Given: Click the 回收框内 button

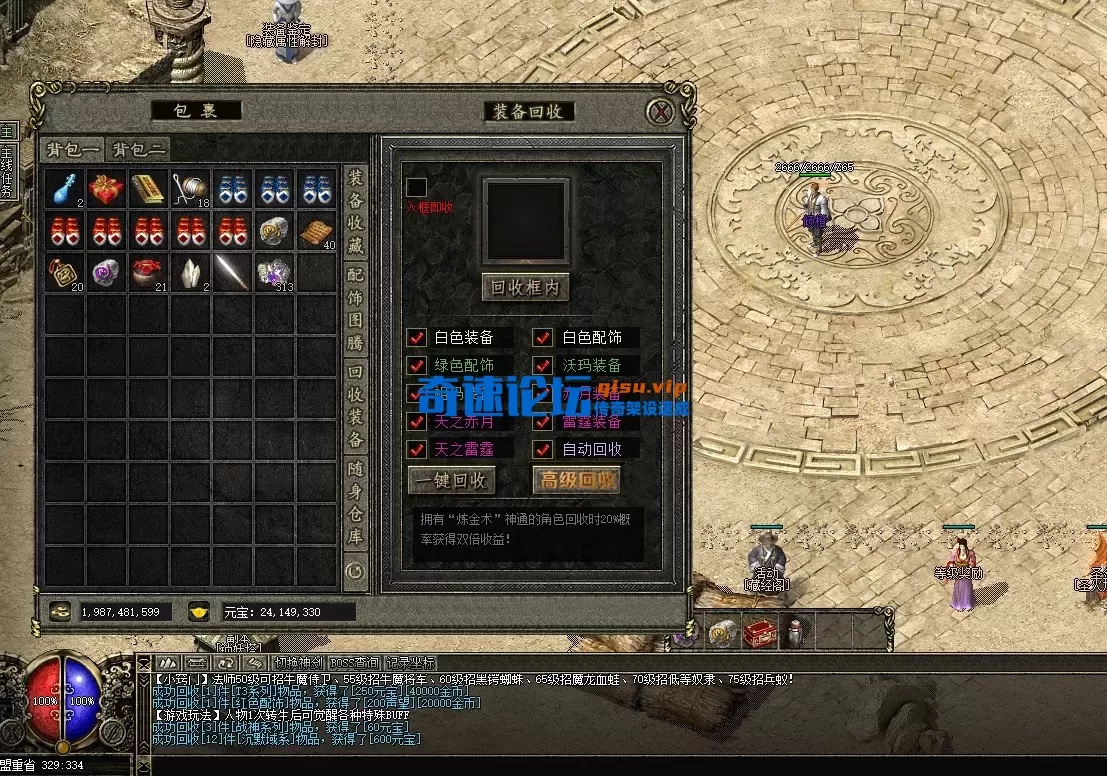Looking at the screenshot, I should [x=525, y=288].
